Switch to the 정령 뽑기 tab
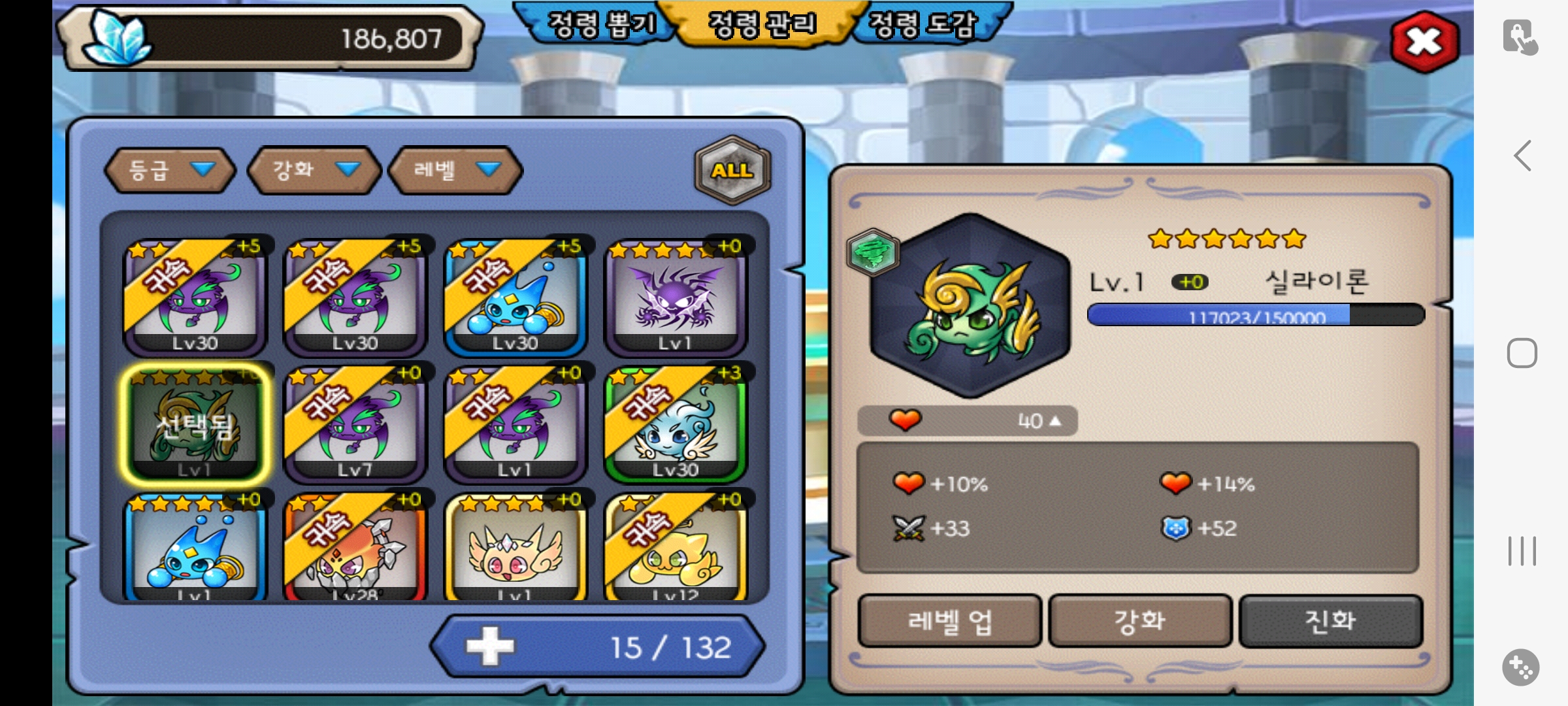Image resolution: width=1568 pixels, height=706 pixels. click(600, 25)
